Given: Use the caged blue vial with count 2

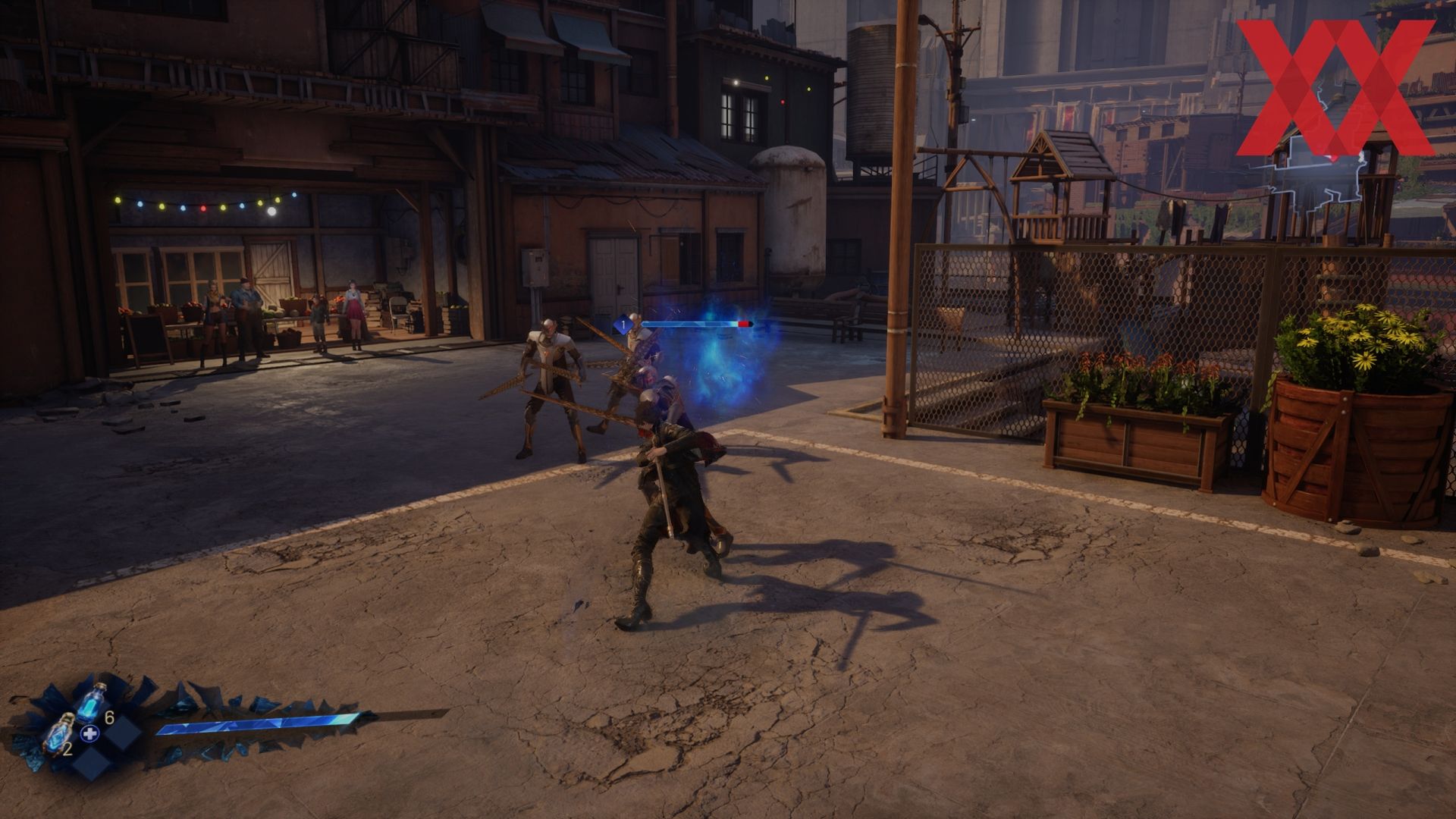Looking at the screenshot, I should [x=59, y=735].
